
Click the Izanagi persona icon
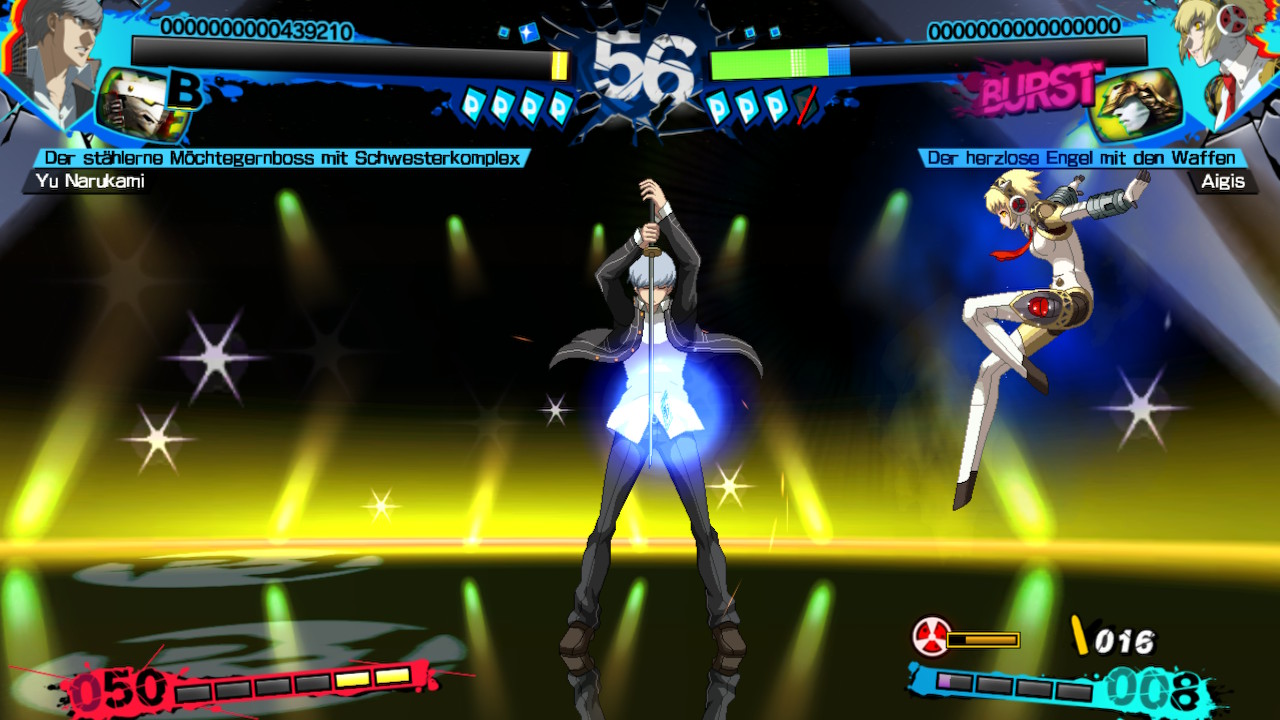click(x=142, y=105)
